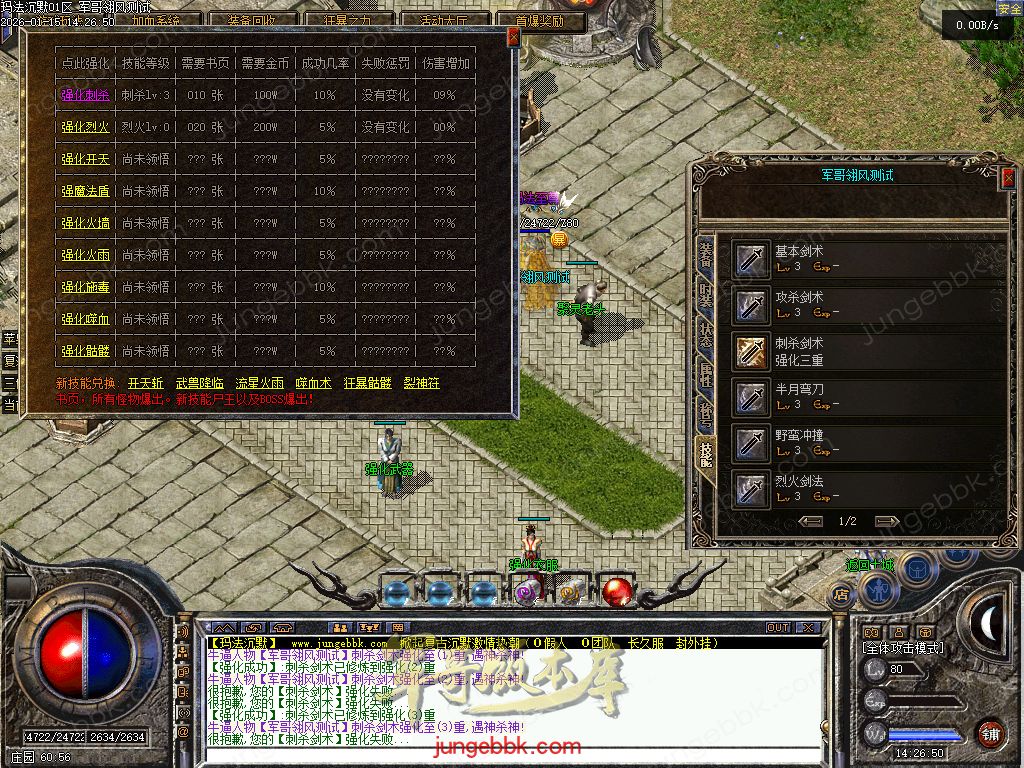Image resolution: width=1024 pixels, height=768 pixels.
Task: Select the 烈火剑法 skill icon
Action: (x=748, y=489)
